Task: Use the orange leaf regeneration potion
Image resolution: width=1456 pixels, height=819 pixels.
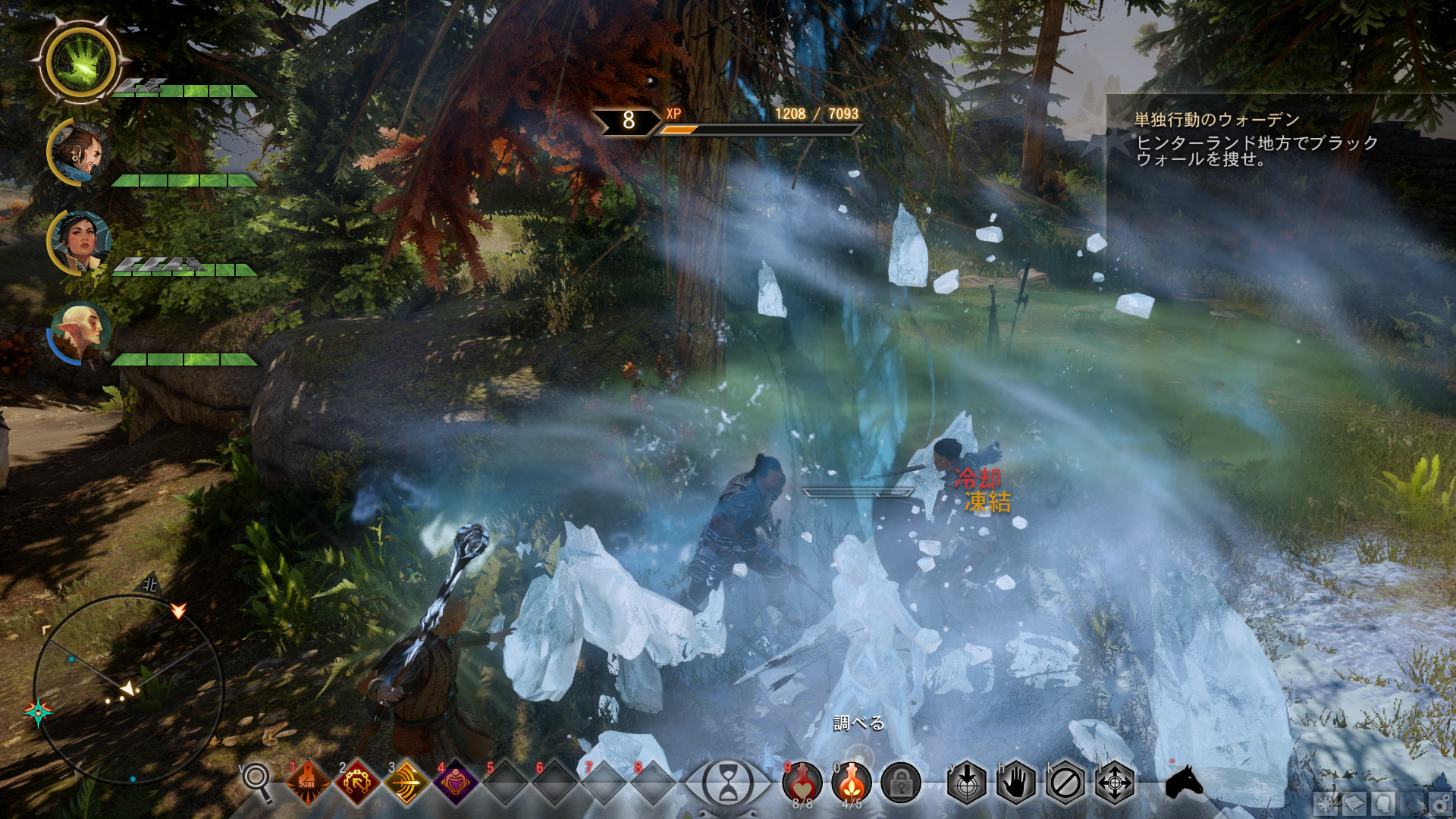Action: pos(851,781)
